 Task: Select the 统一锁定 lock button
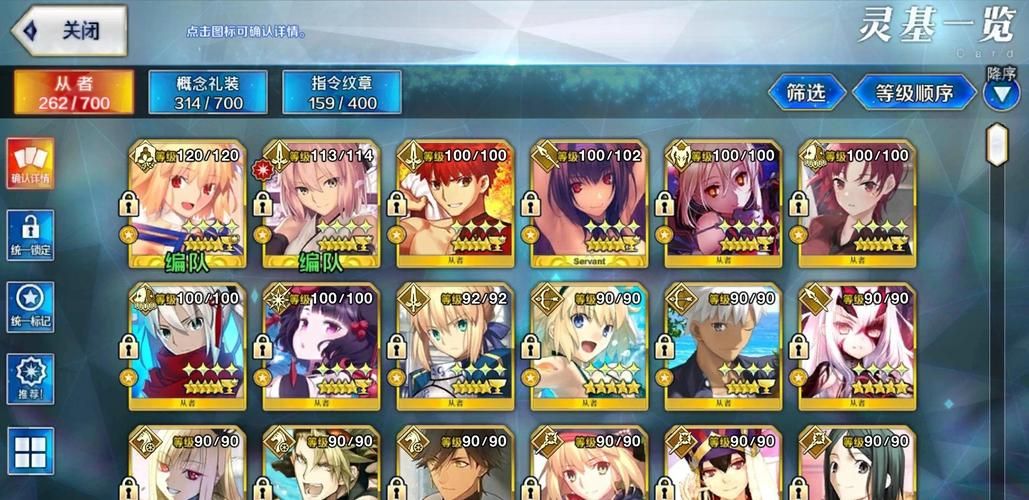click(31, 236)
